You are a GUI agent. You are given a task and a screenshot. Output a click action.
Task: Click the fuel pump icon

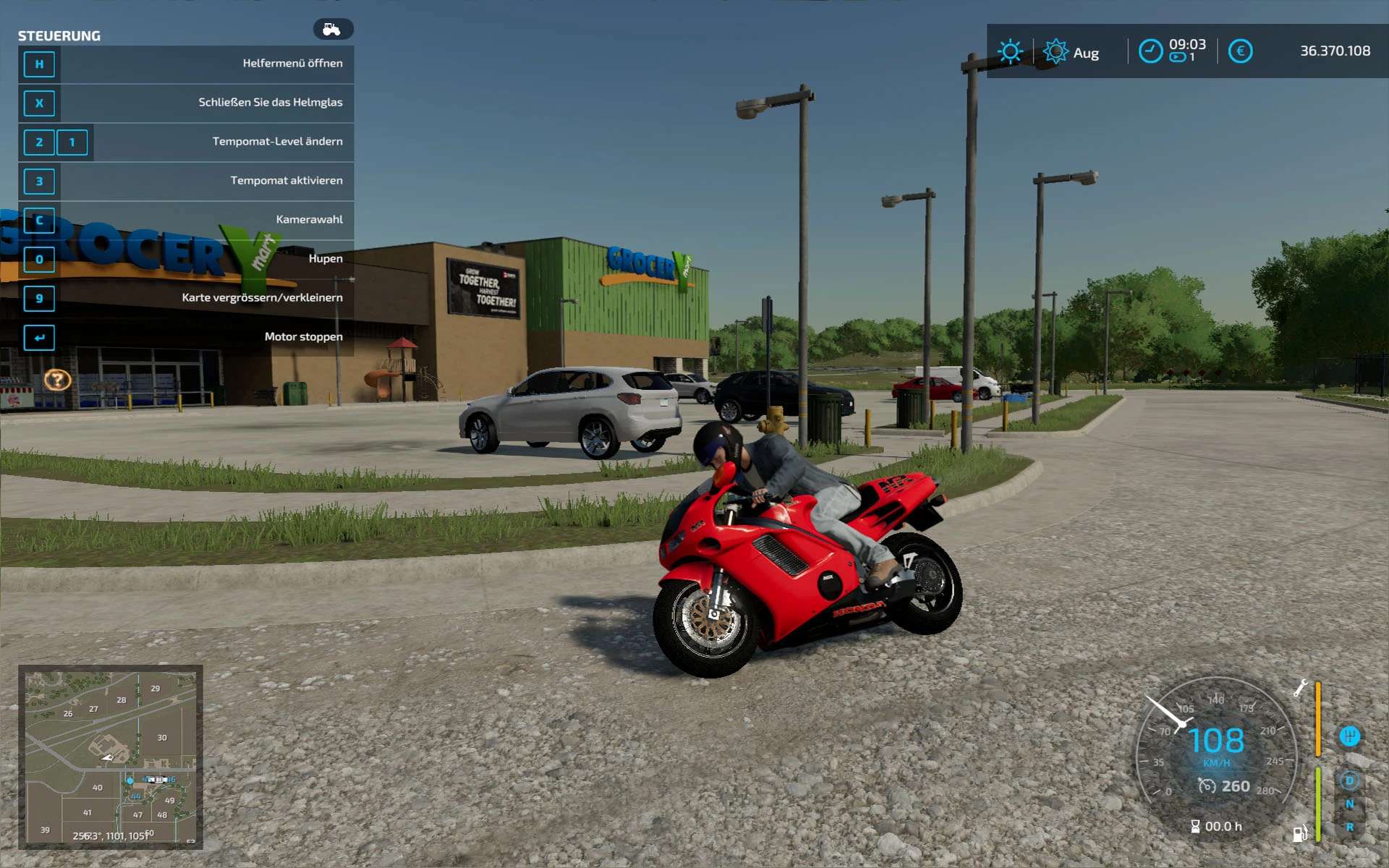(x=1299, y=834)
